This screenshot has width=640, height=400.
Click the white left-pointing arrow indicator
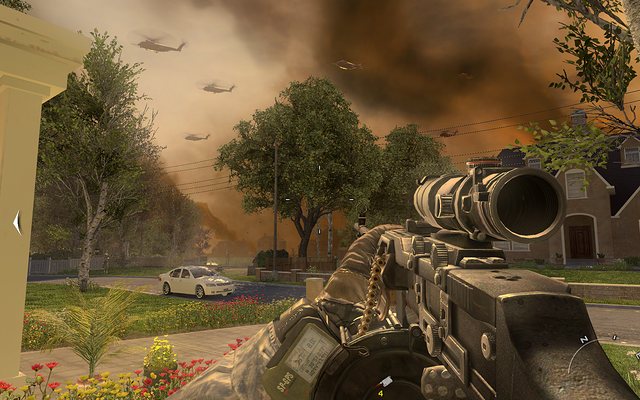click(x=16, y=222)
